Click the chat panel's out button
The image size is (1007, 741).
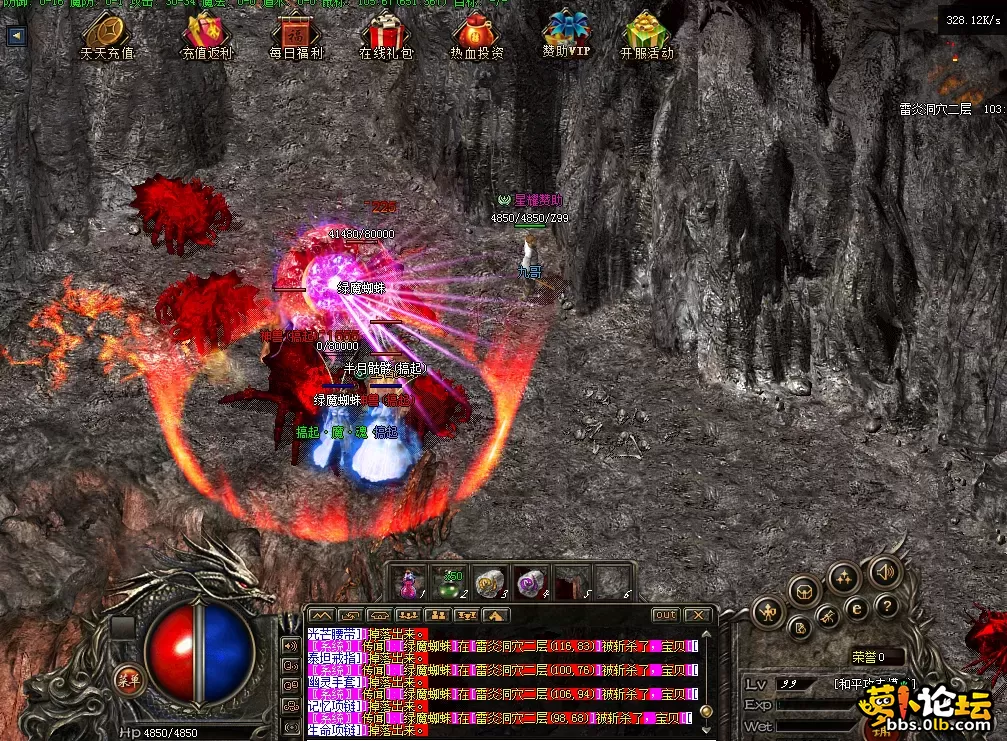point(665,615)
